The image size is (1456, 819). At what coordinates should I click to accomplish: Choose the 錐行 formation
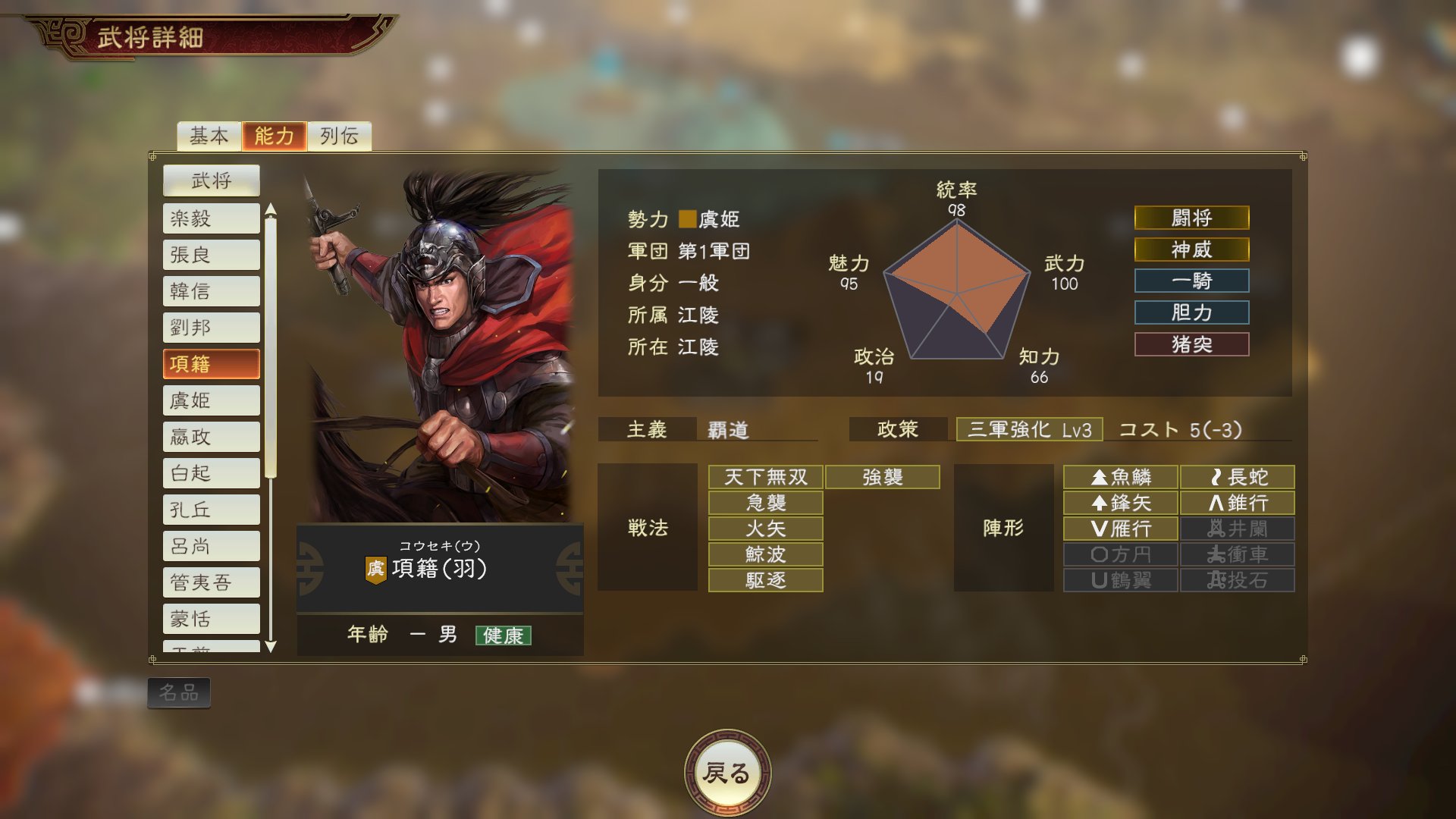1239,503
